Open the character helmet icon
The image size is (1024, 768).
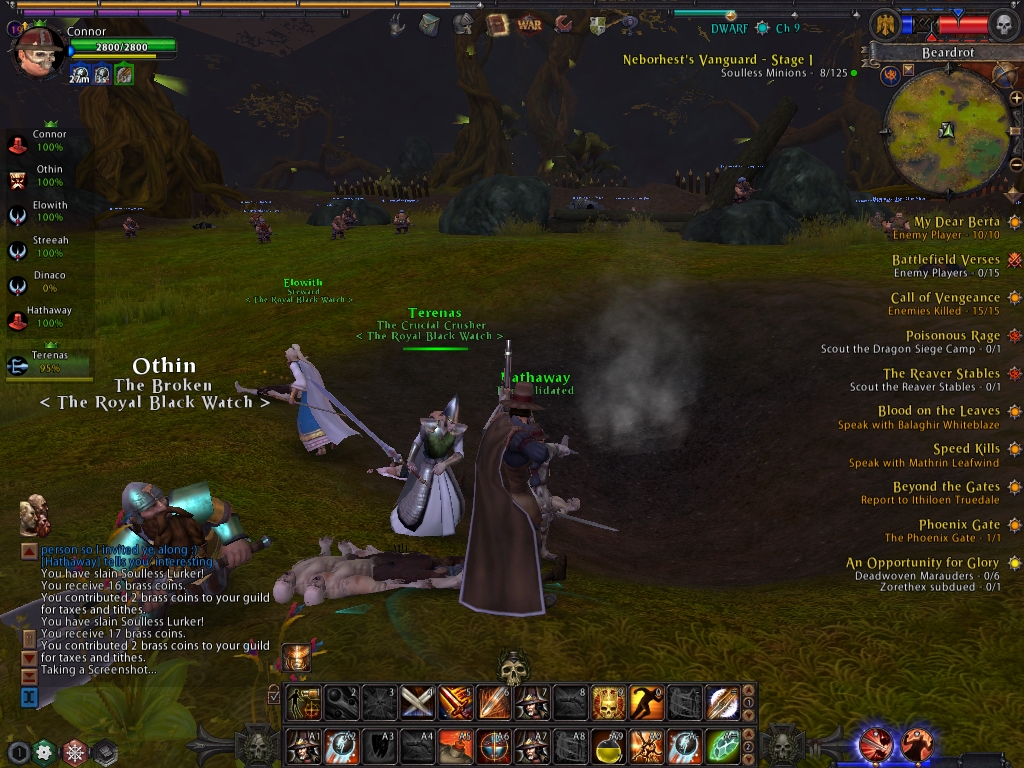(463, 23)
